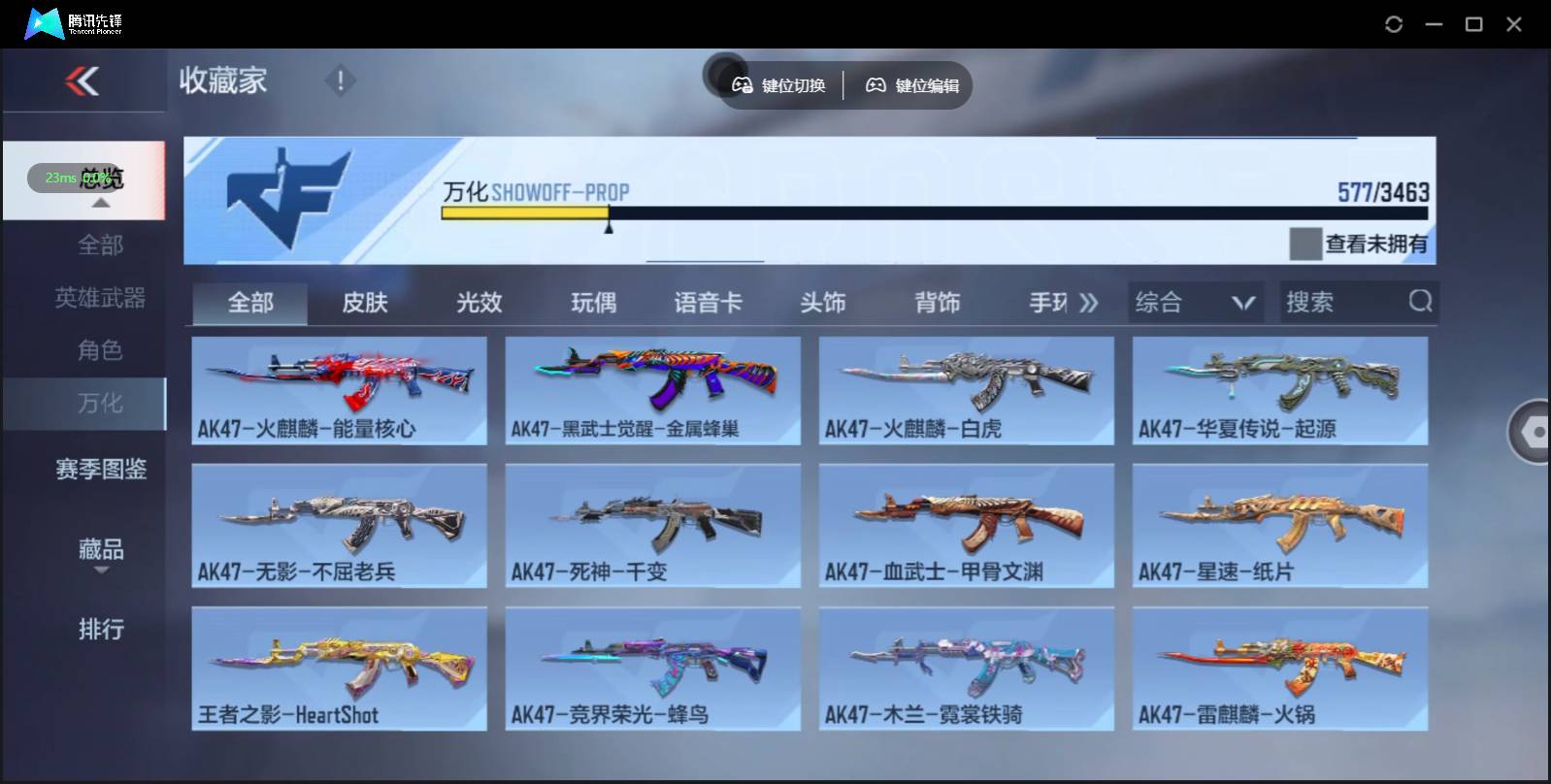Select 英雄武器 in the sidebar

click(100, 298)
